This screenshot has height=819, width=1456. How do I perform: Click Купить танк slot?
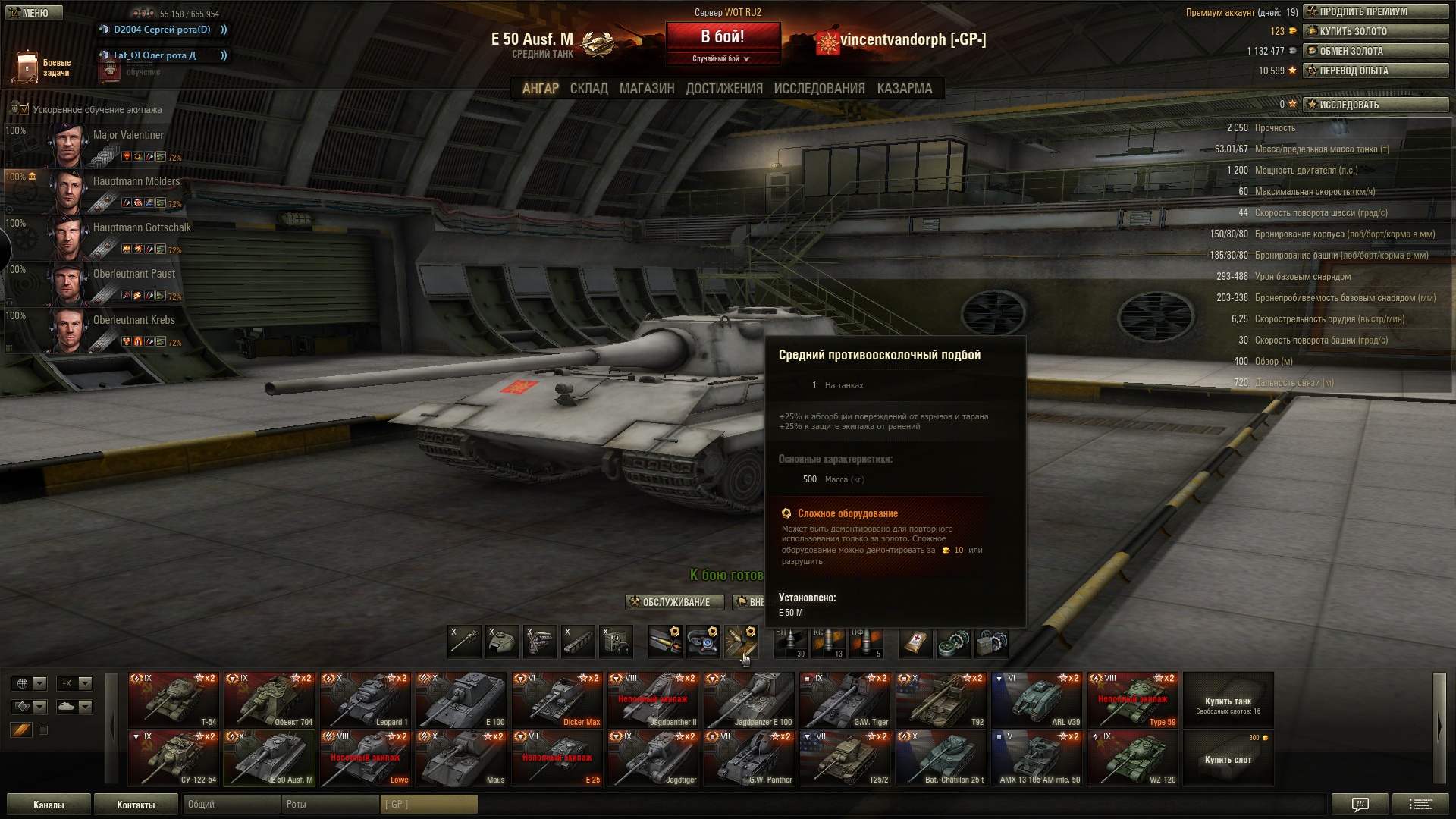pyautogui.click(x=1228, y=701)
